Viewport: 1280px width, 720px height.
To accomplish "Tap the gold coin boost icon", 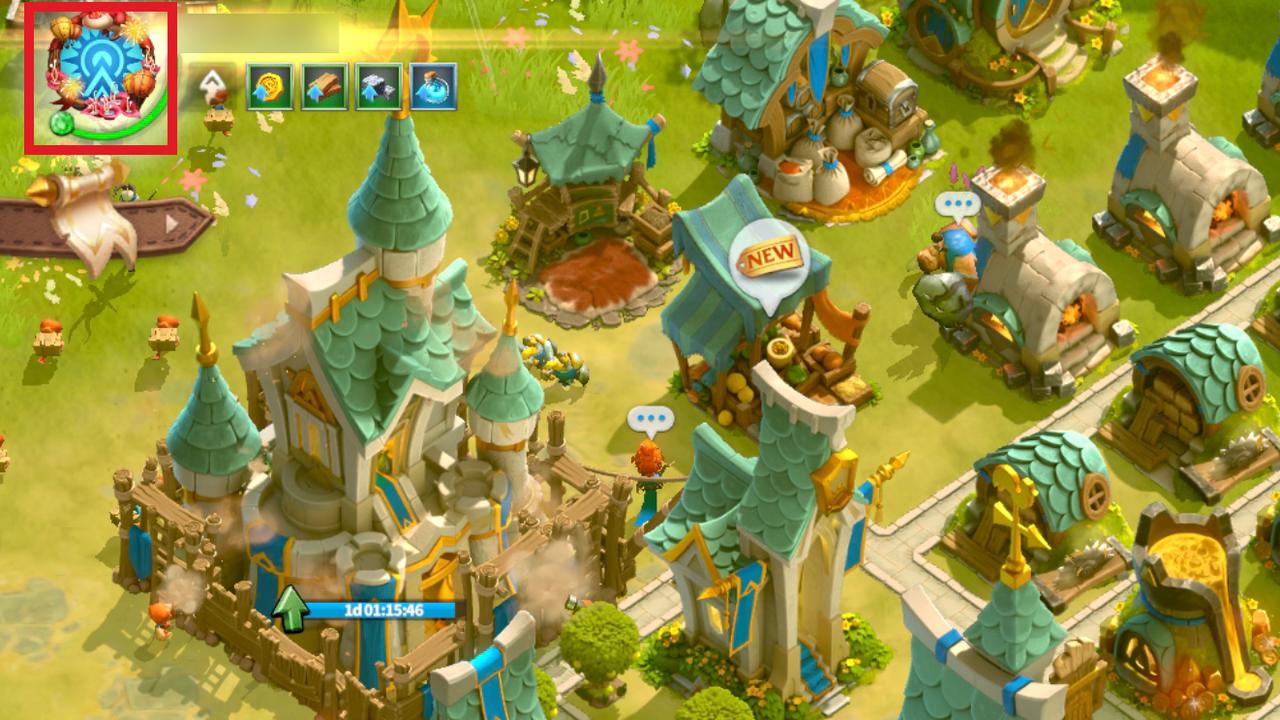I will pyautogui.click(x=270, y=87).
